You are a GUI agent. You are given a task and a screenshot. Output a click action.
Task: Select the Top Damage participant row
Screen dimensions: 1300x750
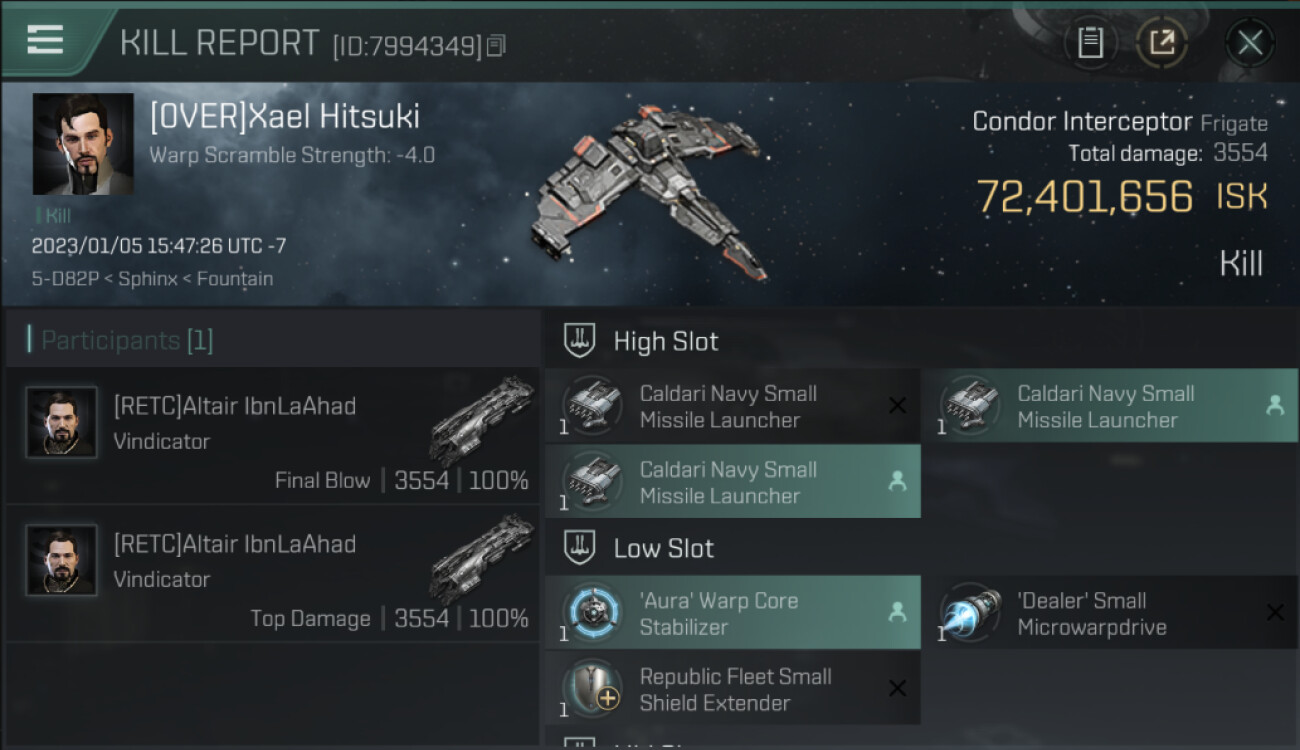tap(272, 574)
